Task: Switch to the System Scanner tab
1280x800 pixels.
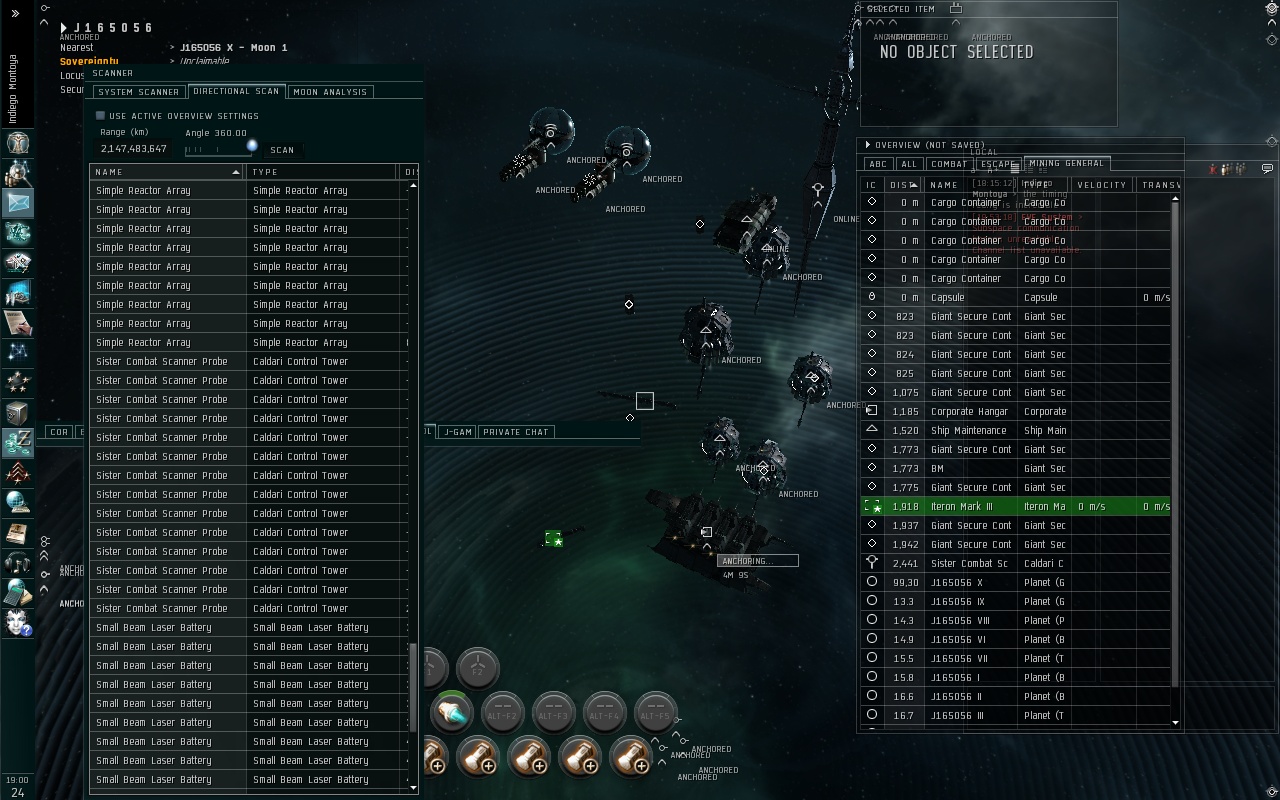Action: (x=139, y=92)
